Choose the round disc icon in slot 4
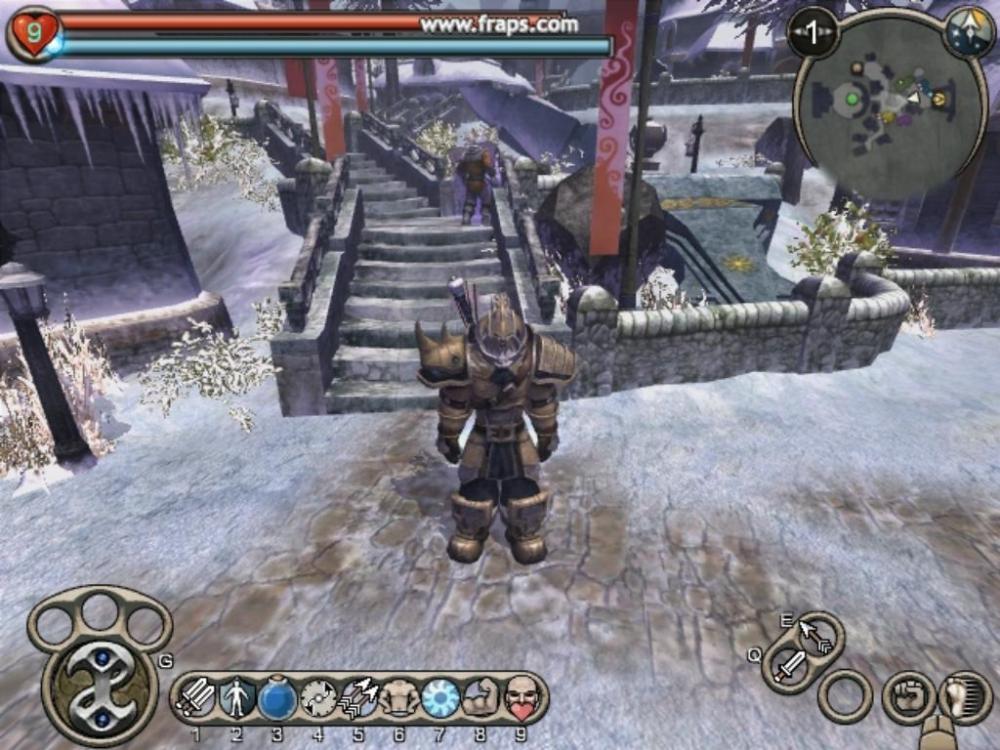The image size is (1000, 750). point(318,697)
